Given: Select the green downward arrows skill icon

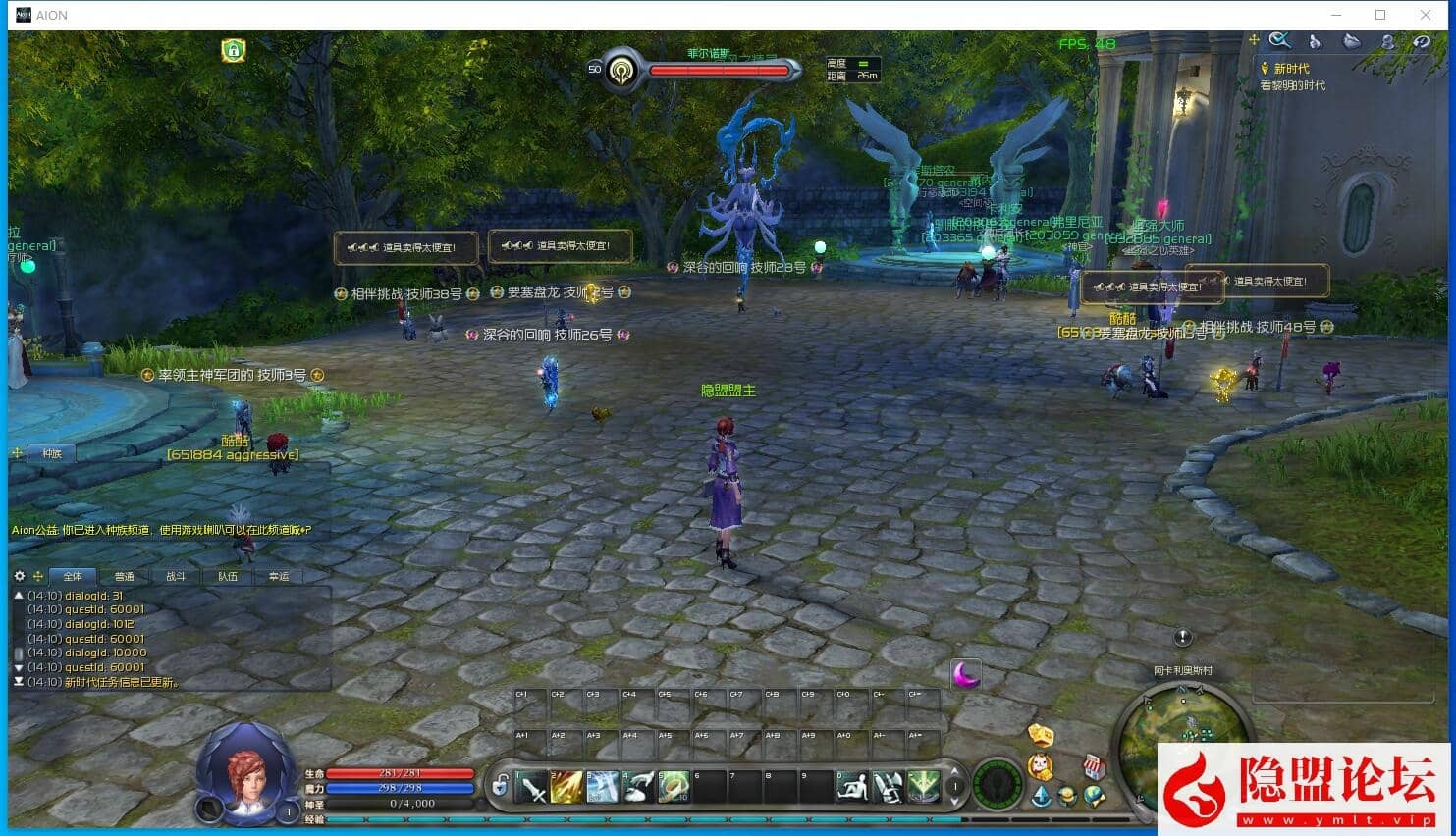Looking at the screenshot, I should (x=923, y=787).
